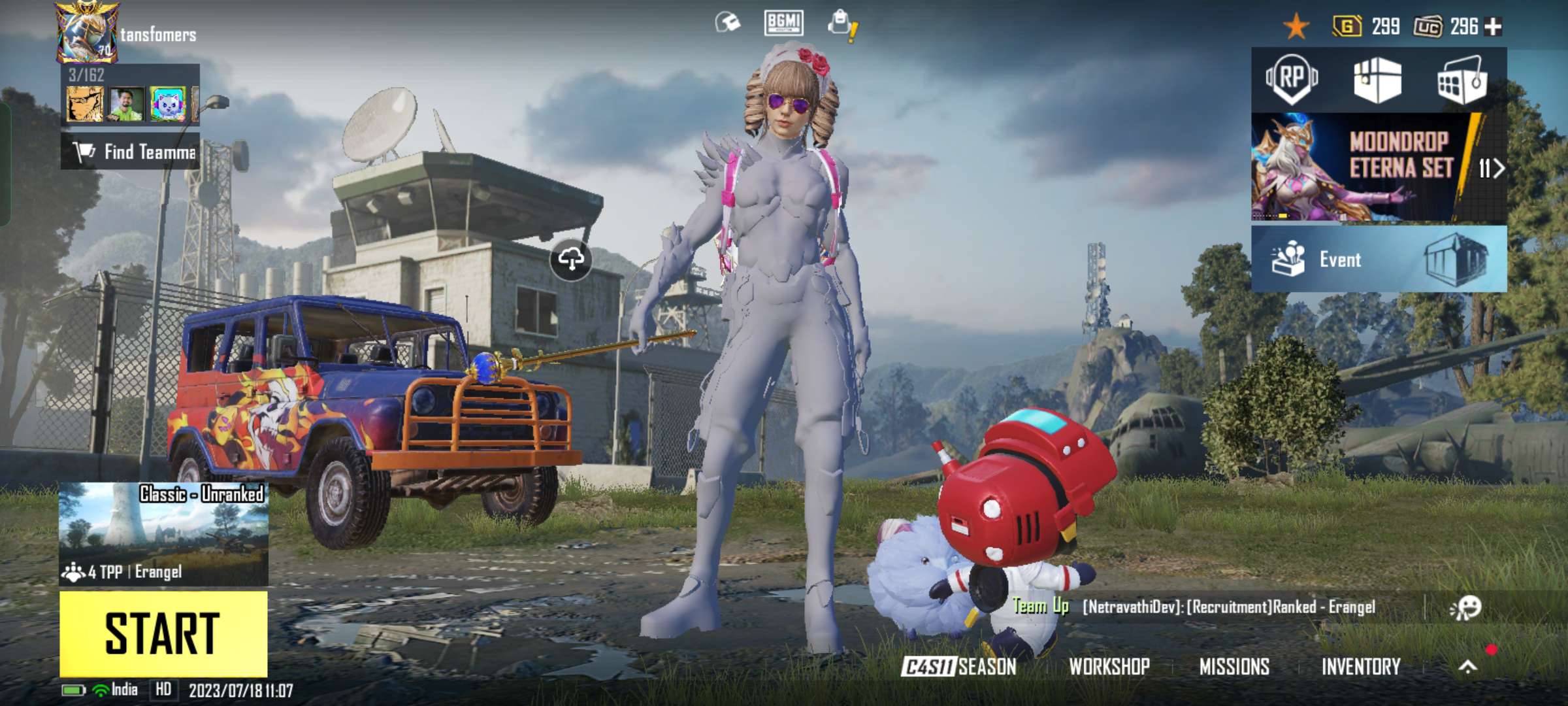The image size is (1568, 706).
Task: Open the tansfomers player profile avatar
Action: coord(87,33)
